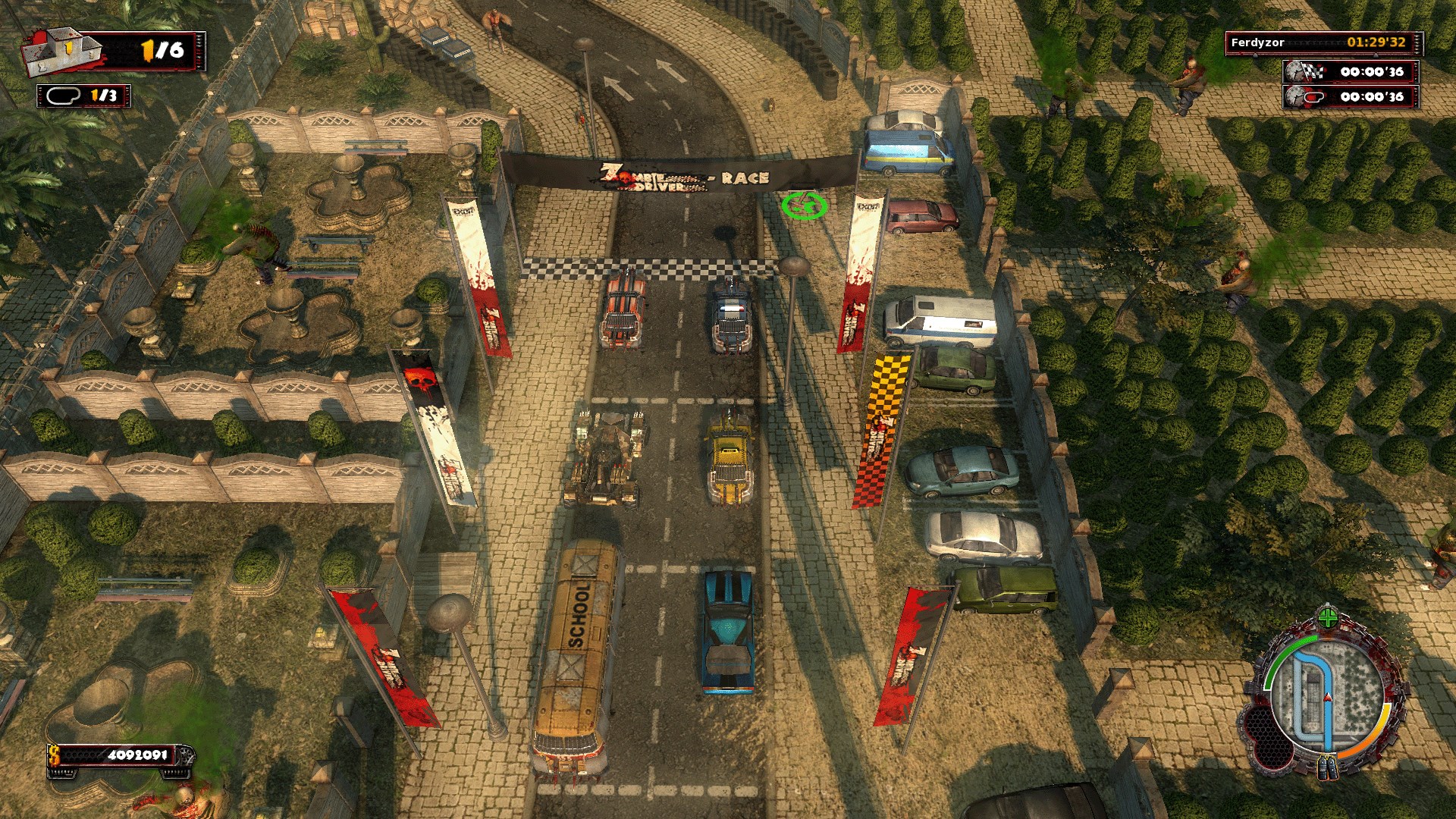Click the green cross above the minimap
Viewport: 1456px width, 819px height.
click(x=1327, y=617)
